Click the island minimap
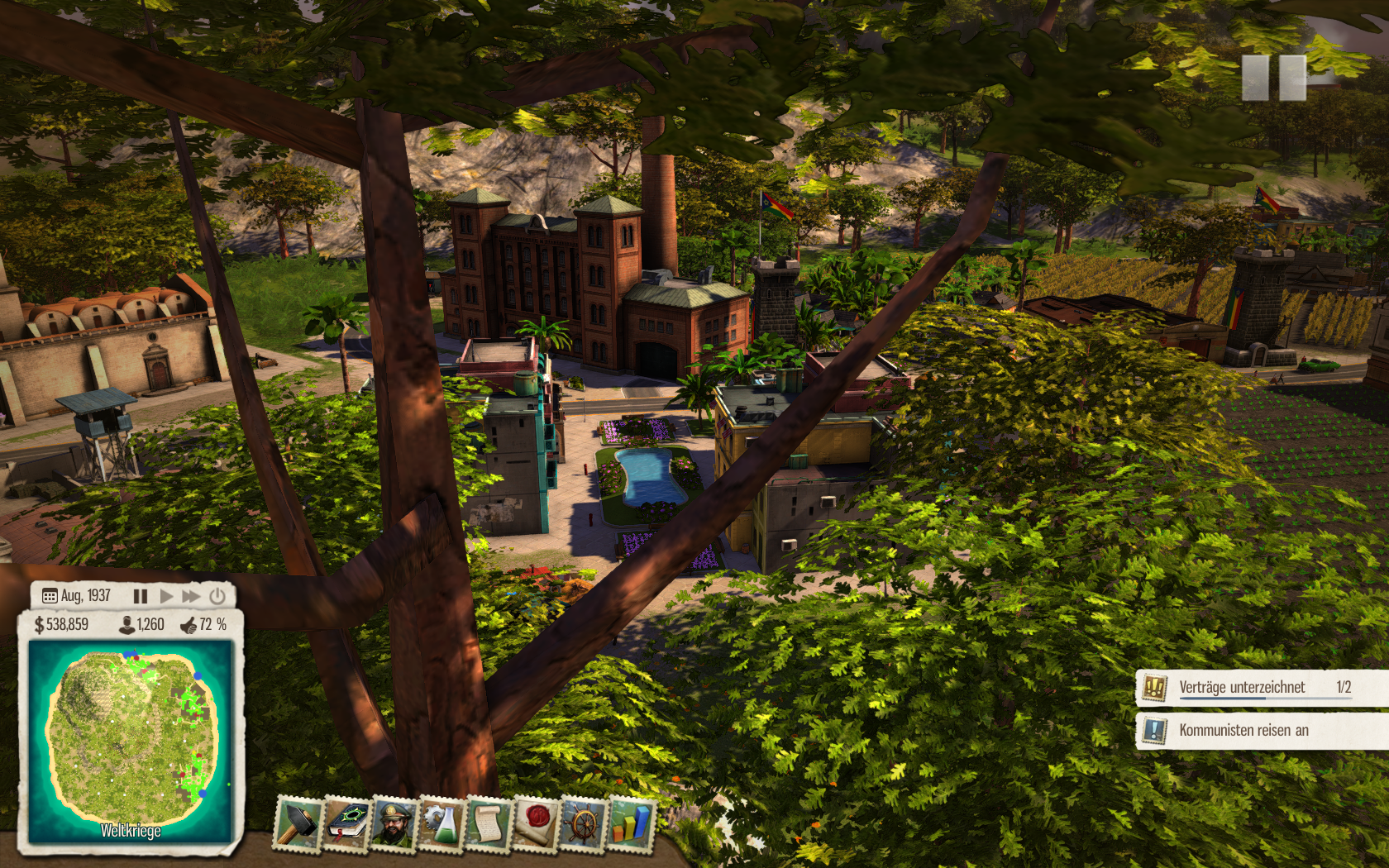Image resolution: width=1389 pixels, height=868 pixels. 131,738
